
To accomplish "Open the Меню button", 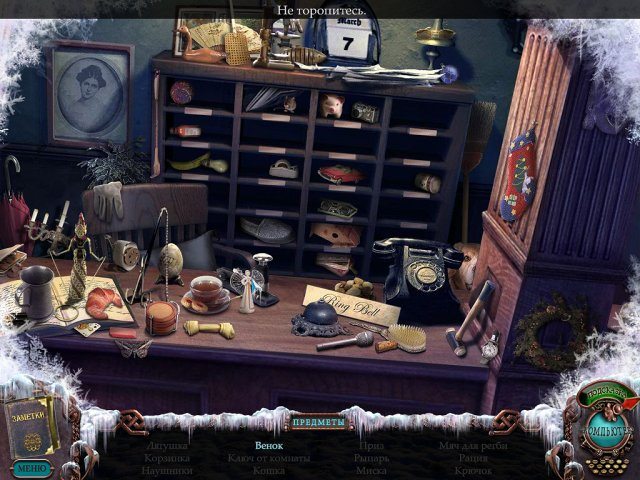I will [x=31, y=467].
